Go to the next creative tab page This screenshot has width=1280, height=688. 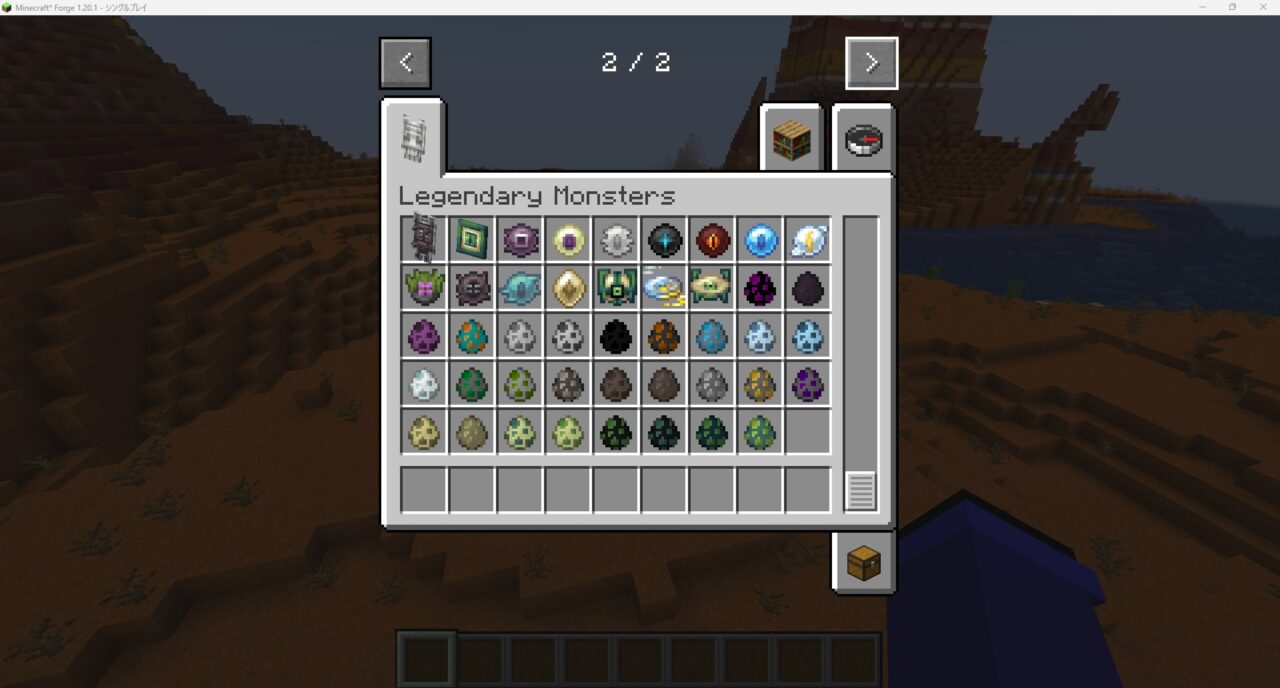[871, 63]
